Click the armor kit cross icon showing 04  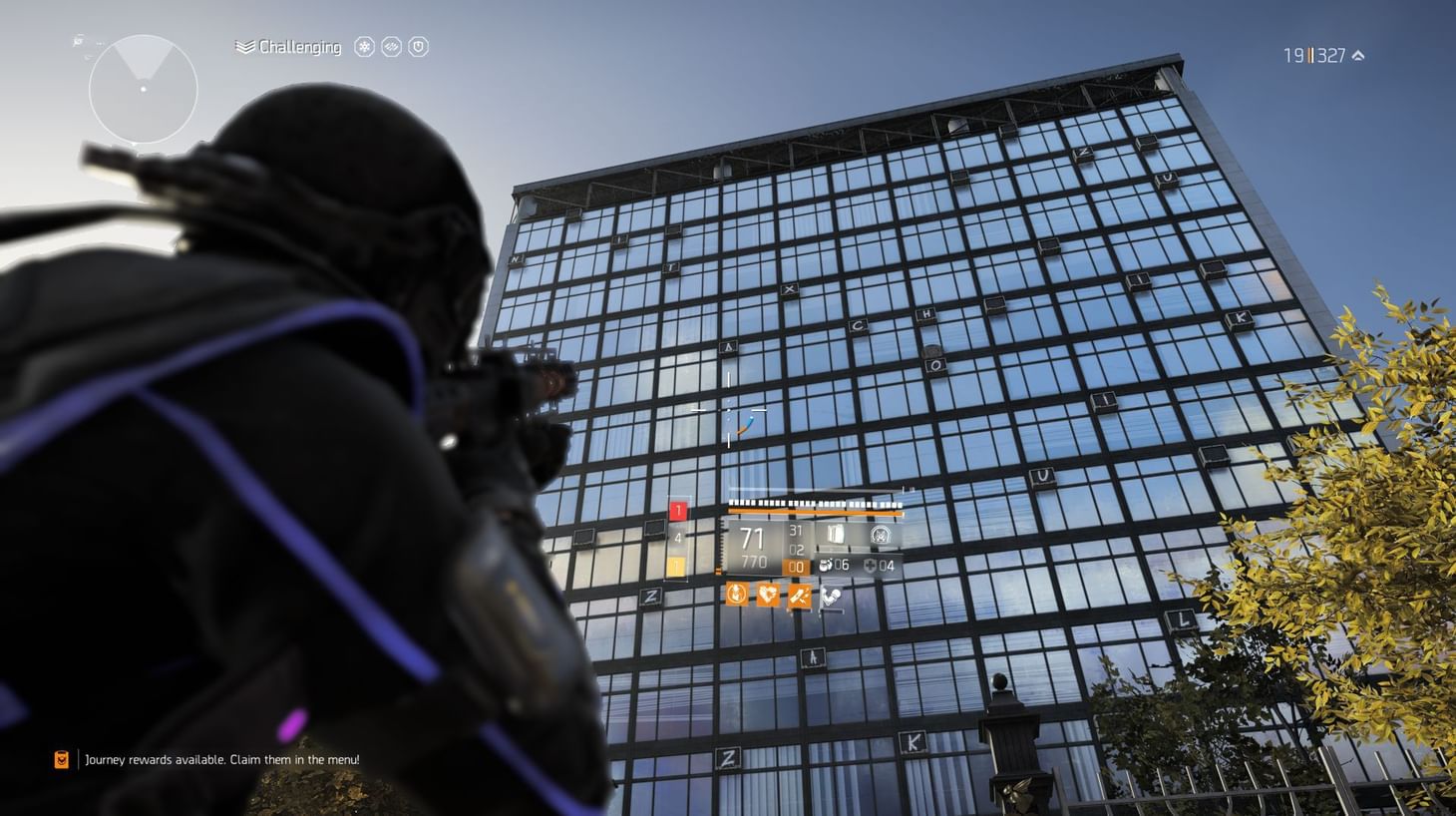868,566
